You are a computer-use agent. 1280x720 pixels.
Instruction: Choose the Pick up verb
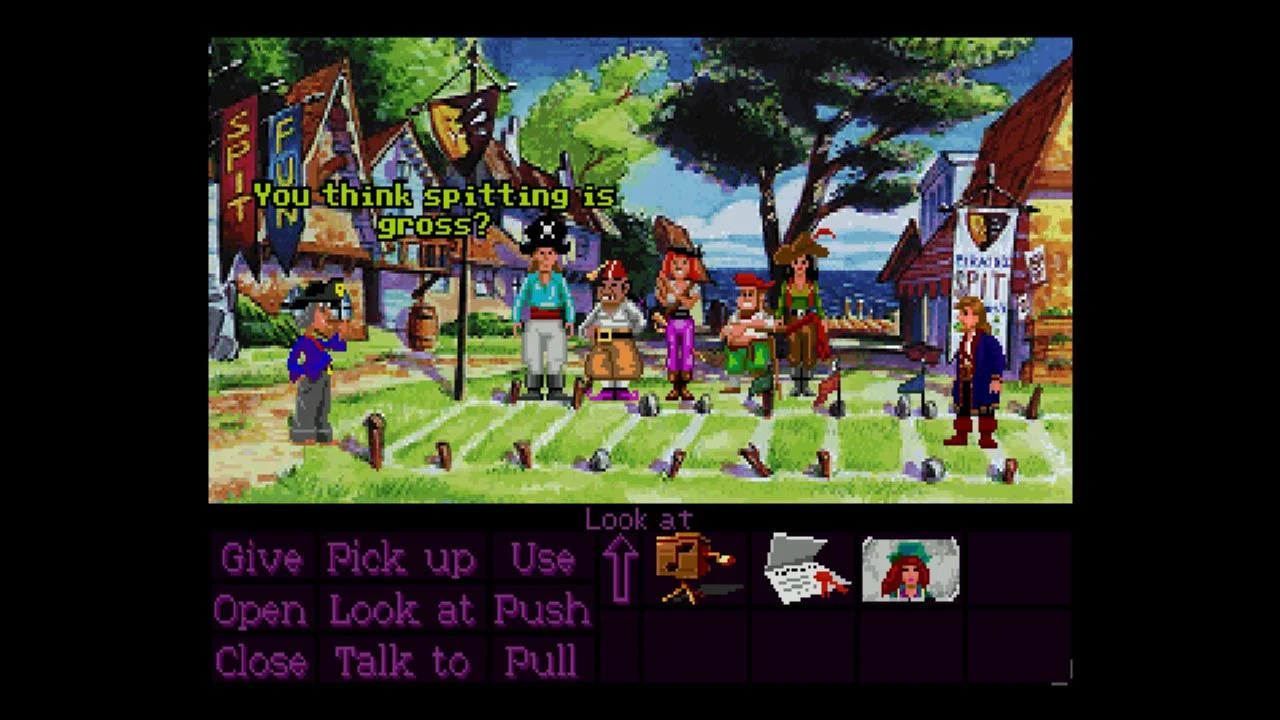tap(401, 559)
